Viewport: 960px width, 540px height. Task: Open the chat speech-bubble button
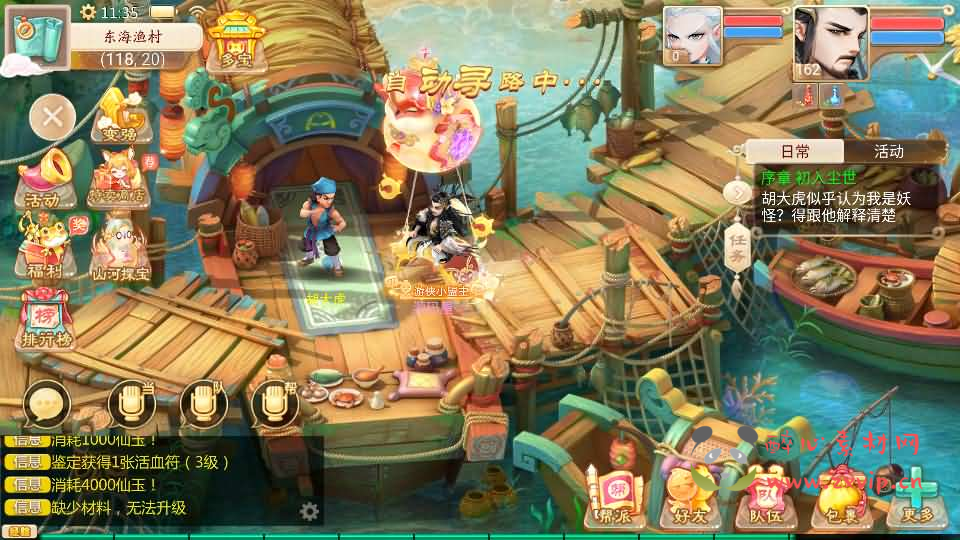(46, 404)
